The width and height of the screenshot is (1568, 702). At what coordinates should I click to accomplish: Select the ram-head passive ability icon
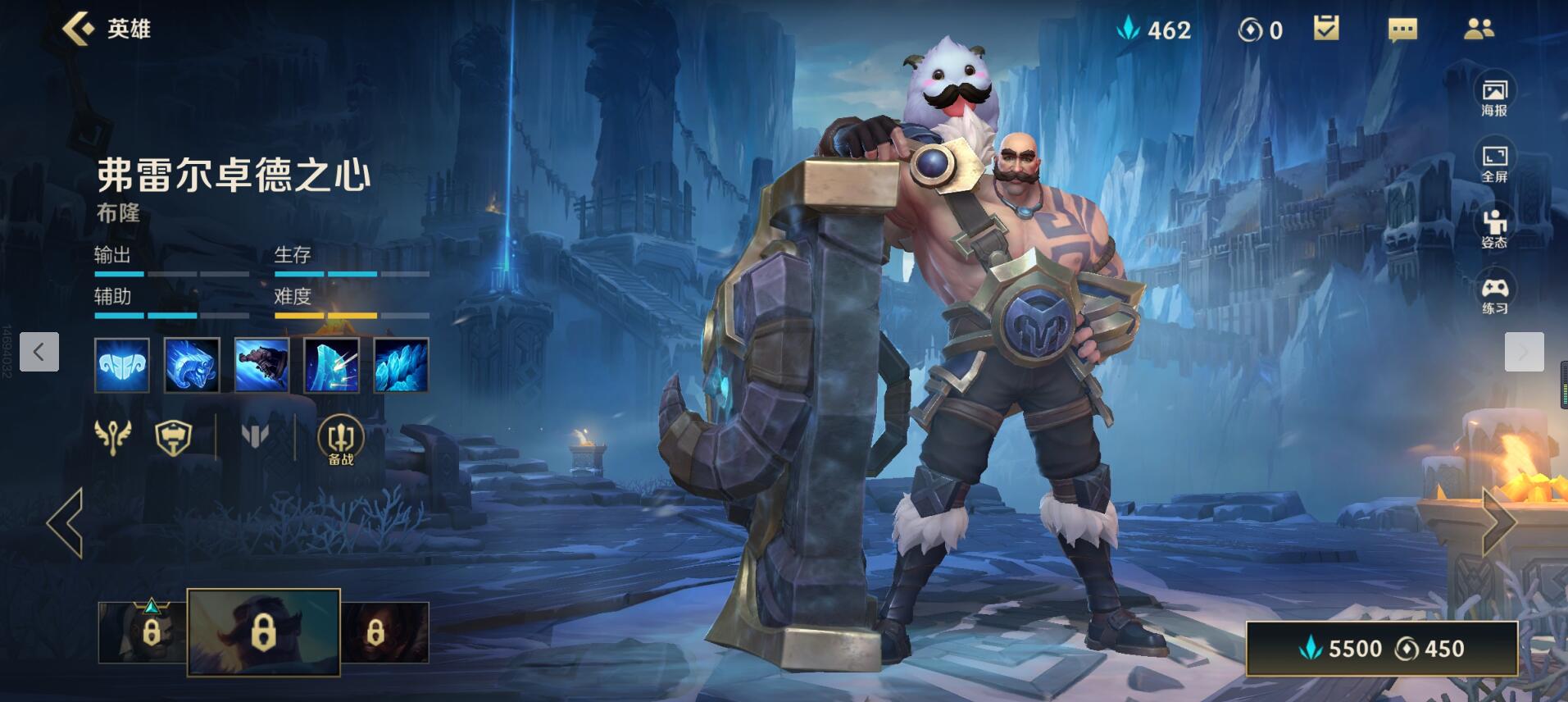click(122, 365)
